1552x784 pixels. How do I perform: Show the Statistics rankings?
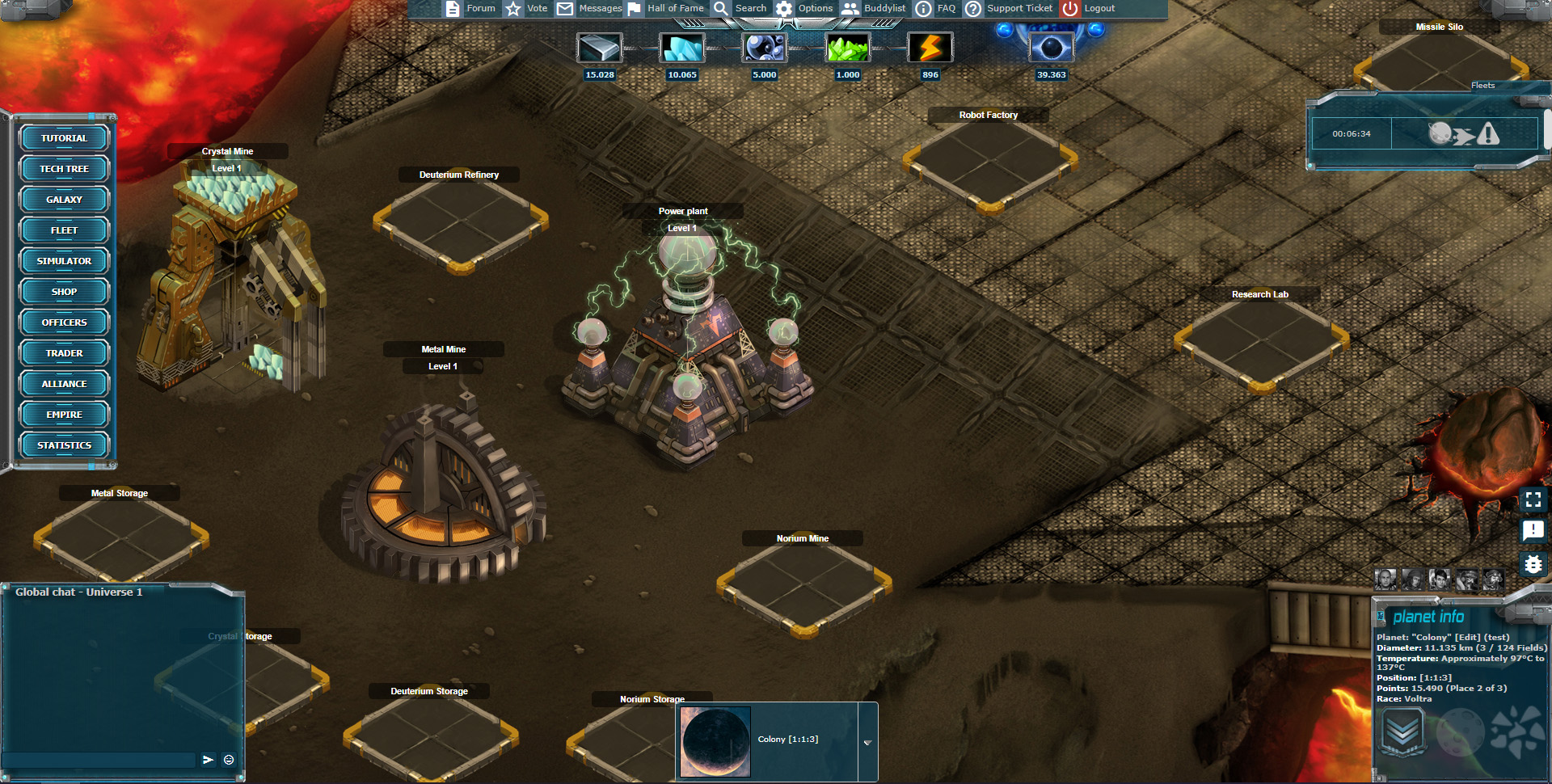point(64,445)
